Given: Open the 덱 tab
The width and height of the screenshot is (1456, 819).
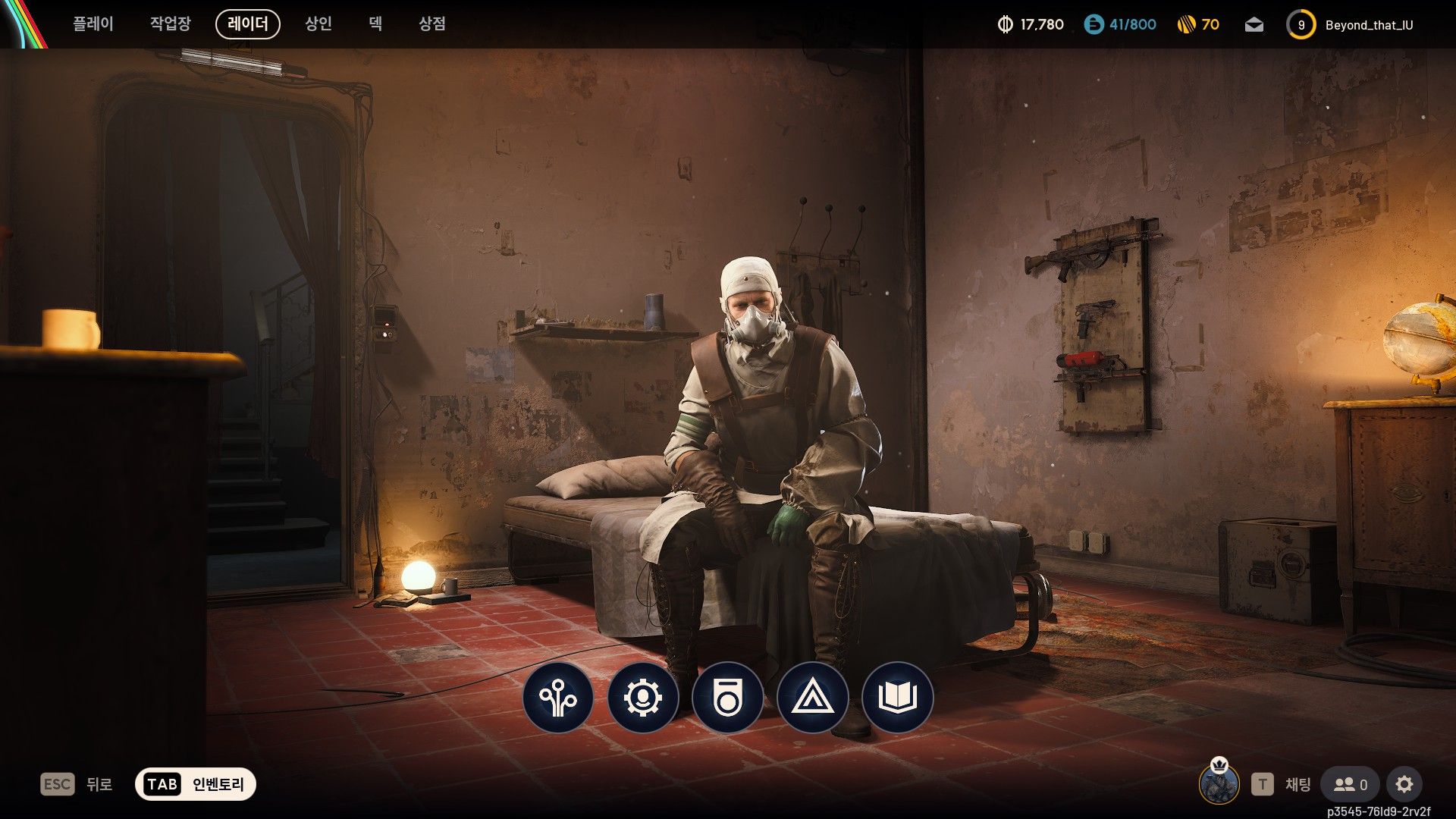Looking at the screenshot, I should [375, 24].
